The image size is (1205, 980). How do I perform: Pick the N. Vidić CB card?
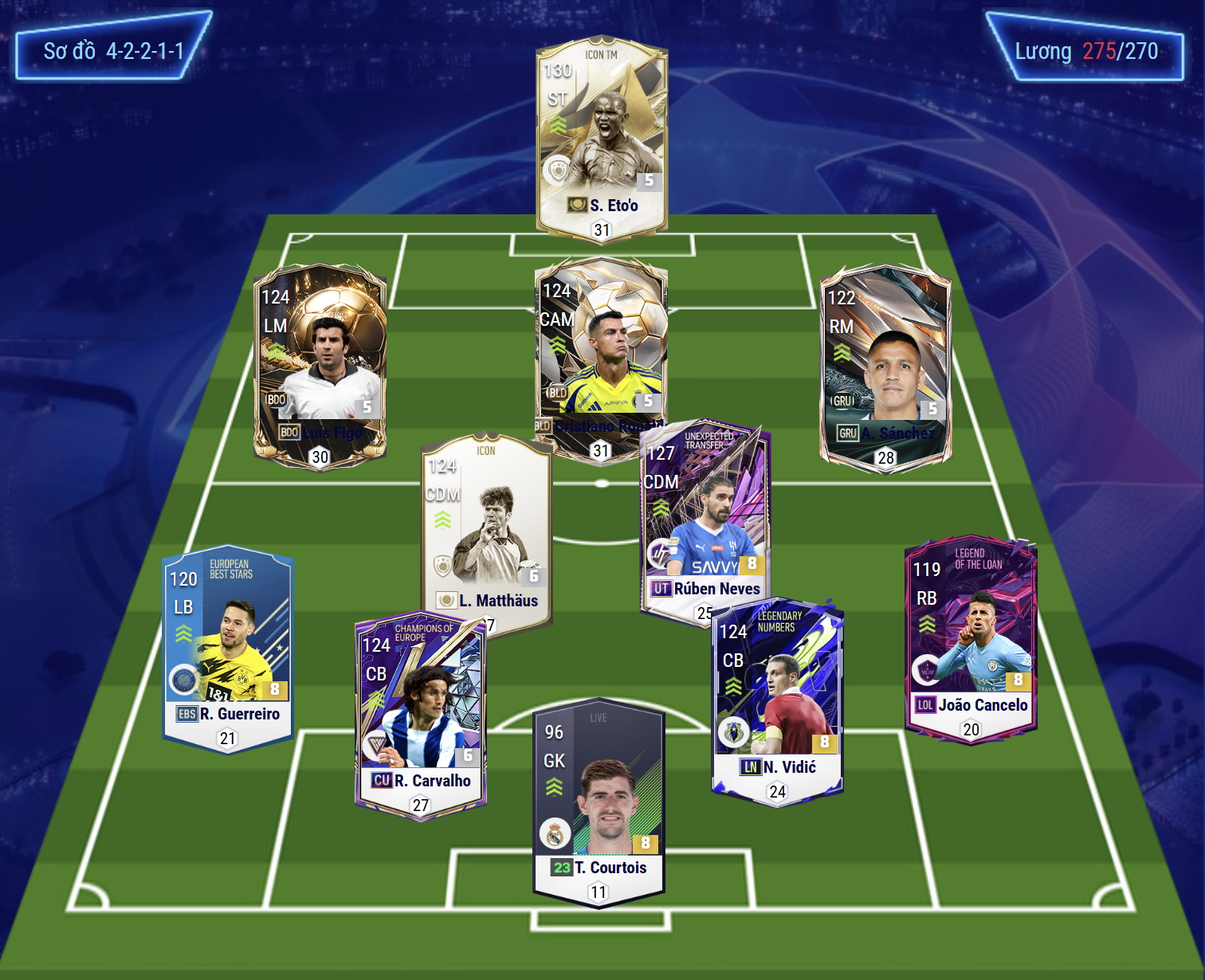click(777, 701)
